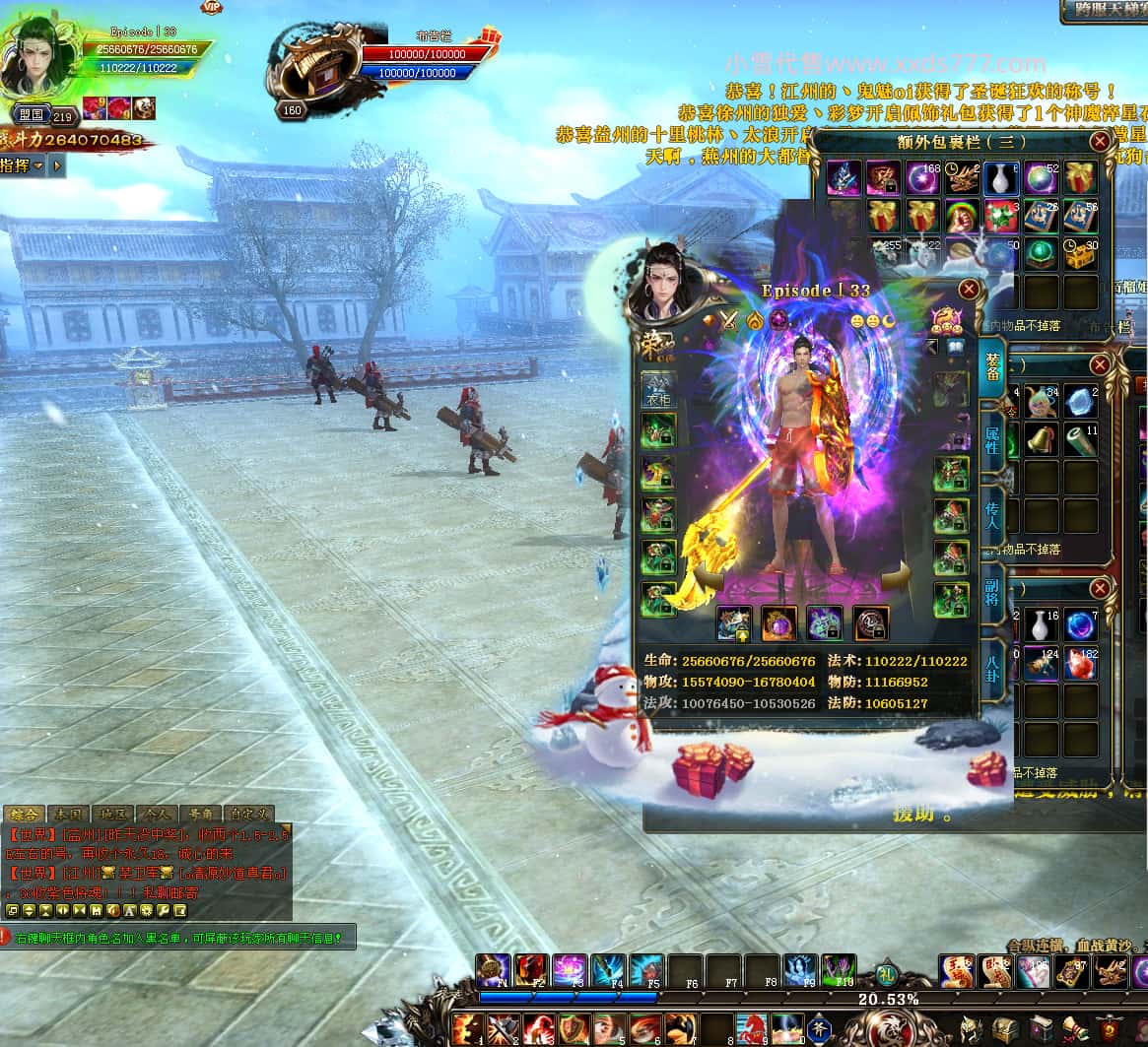Viewport: 1148px width, 1047px height.
Task: Activate the F1 hotbar skill
Action: point(494,970)
